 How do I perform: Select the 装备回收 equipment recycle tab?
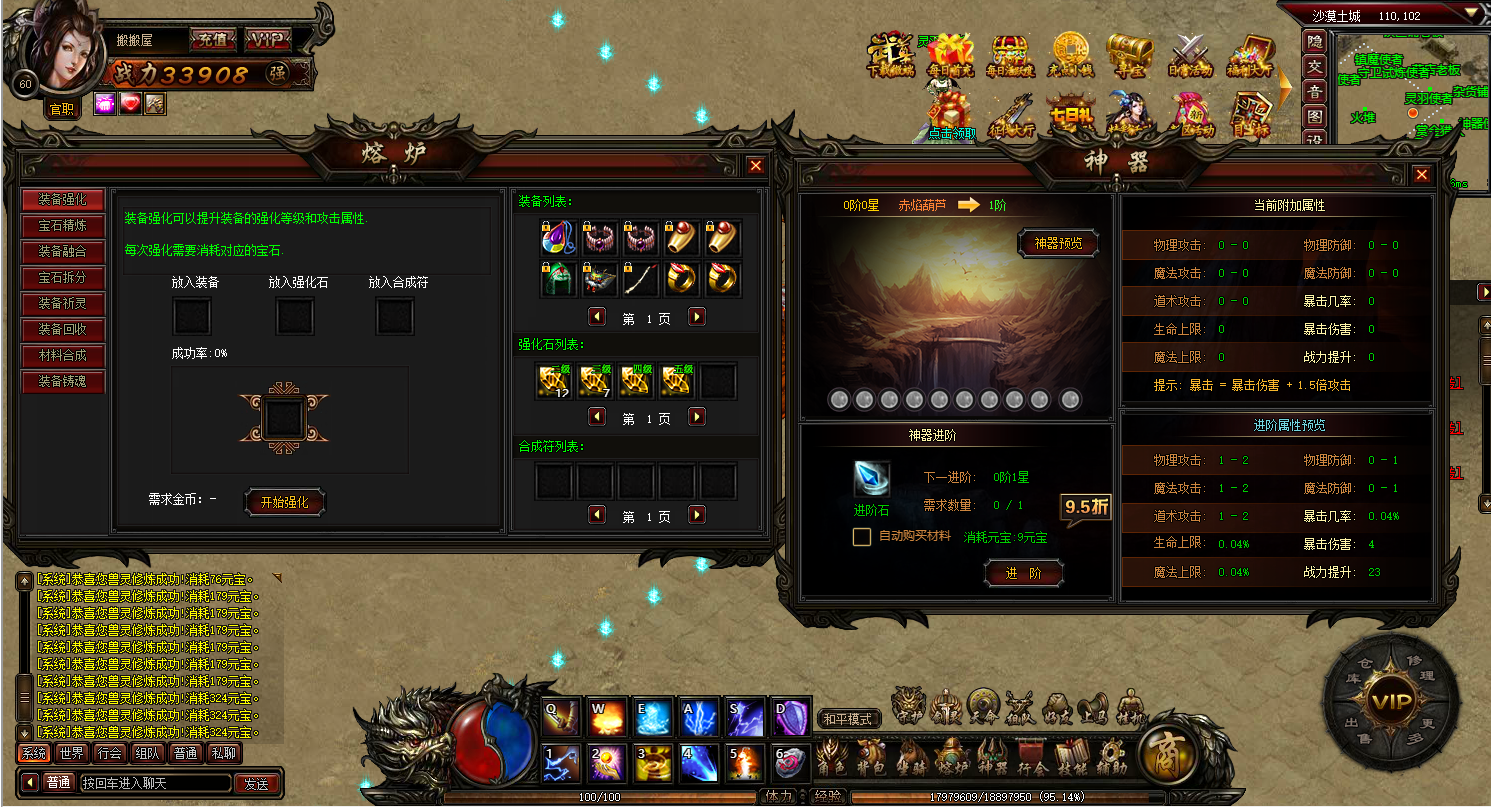click(x=63, y=329)
